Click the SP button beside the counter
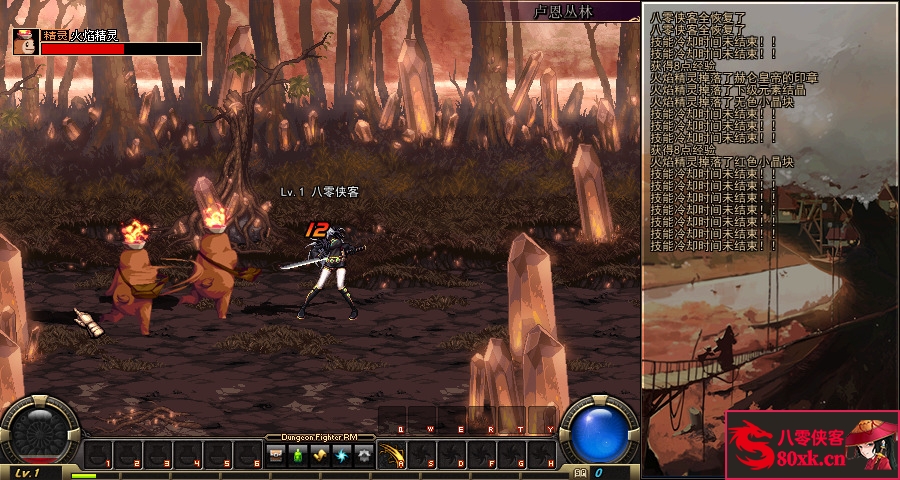 (581, 472)
